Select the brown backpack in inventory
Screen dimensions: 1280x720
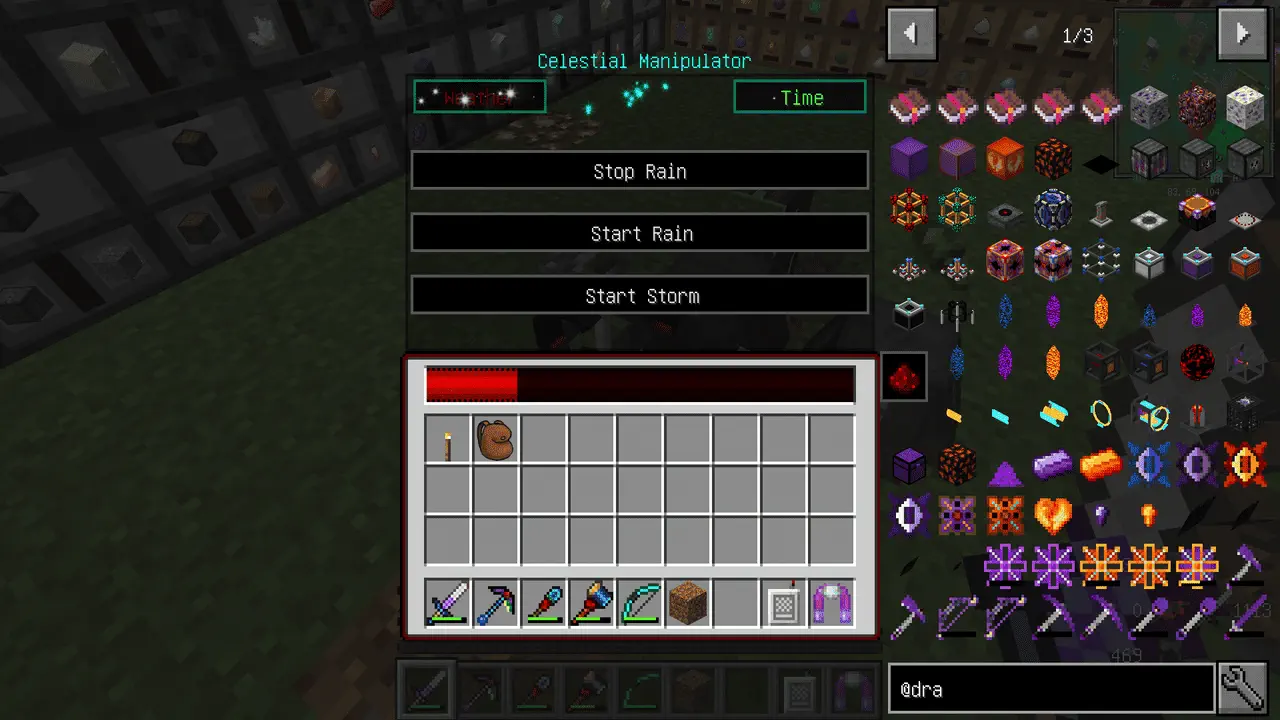495,440
